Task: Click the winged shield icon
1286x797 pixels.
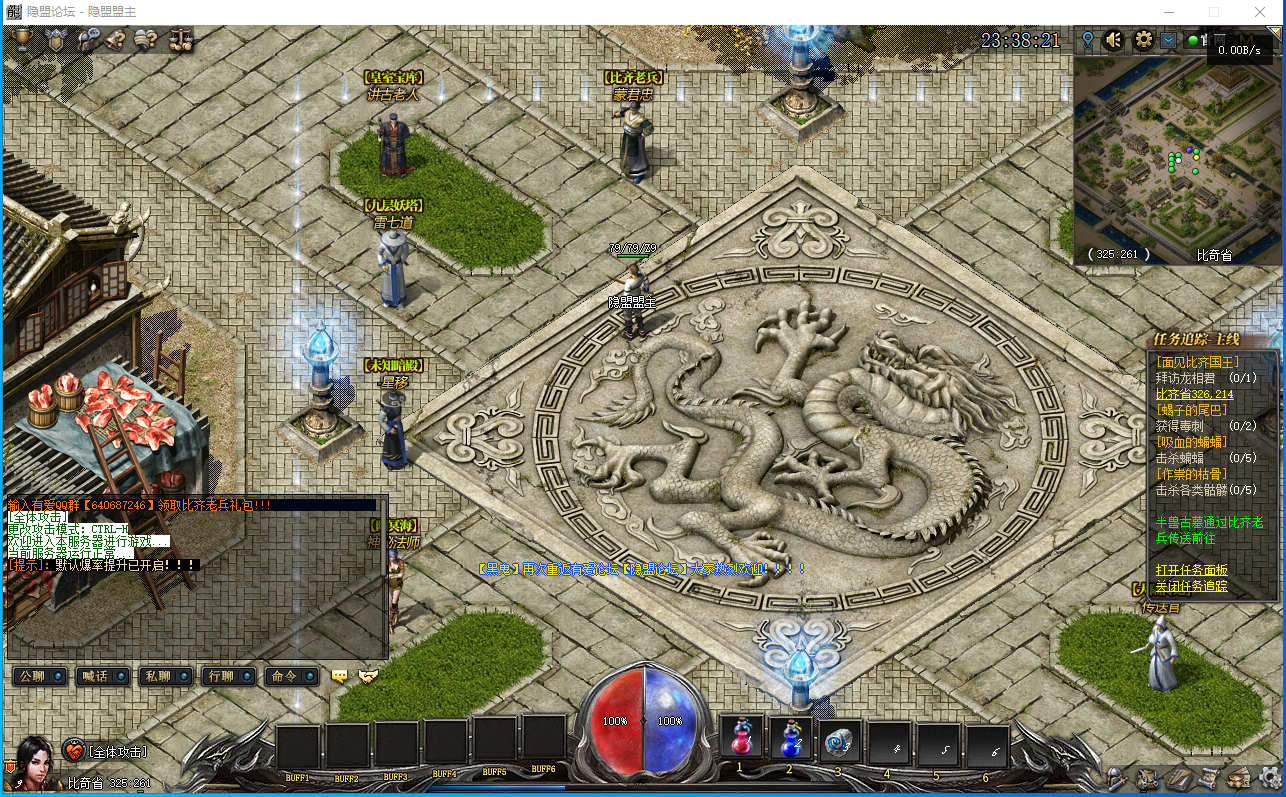Action: pyautogui.click(x=55, y=40)
